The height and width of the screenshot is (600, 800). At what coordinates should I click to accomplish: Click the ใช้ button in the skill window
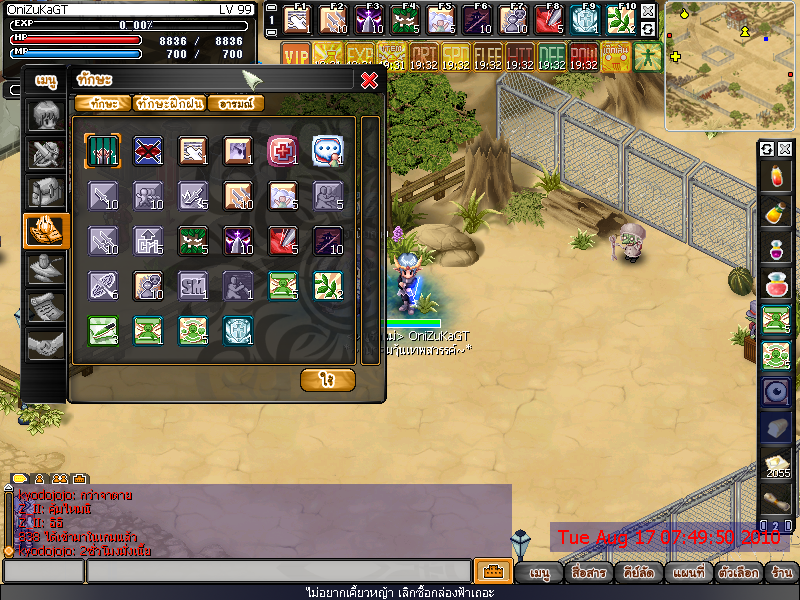pyautogui.click(x=327, y=380)
